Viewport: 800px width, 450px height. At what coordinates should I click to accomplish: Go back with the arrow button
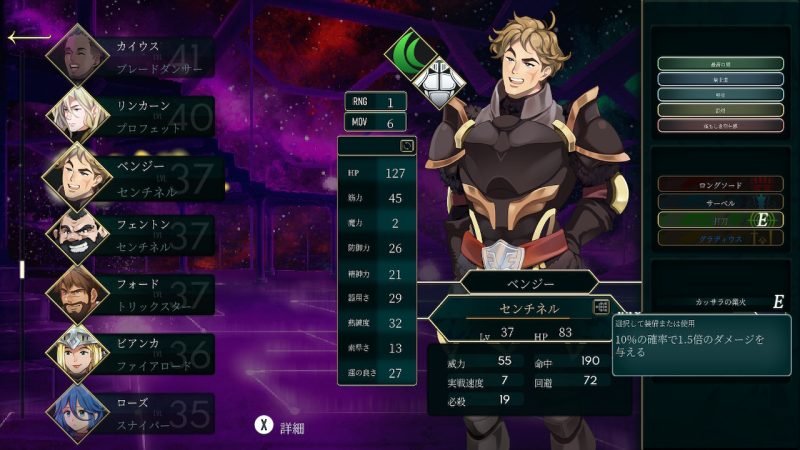click(x=28, y=38)
